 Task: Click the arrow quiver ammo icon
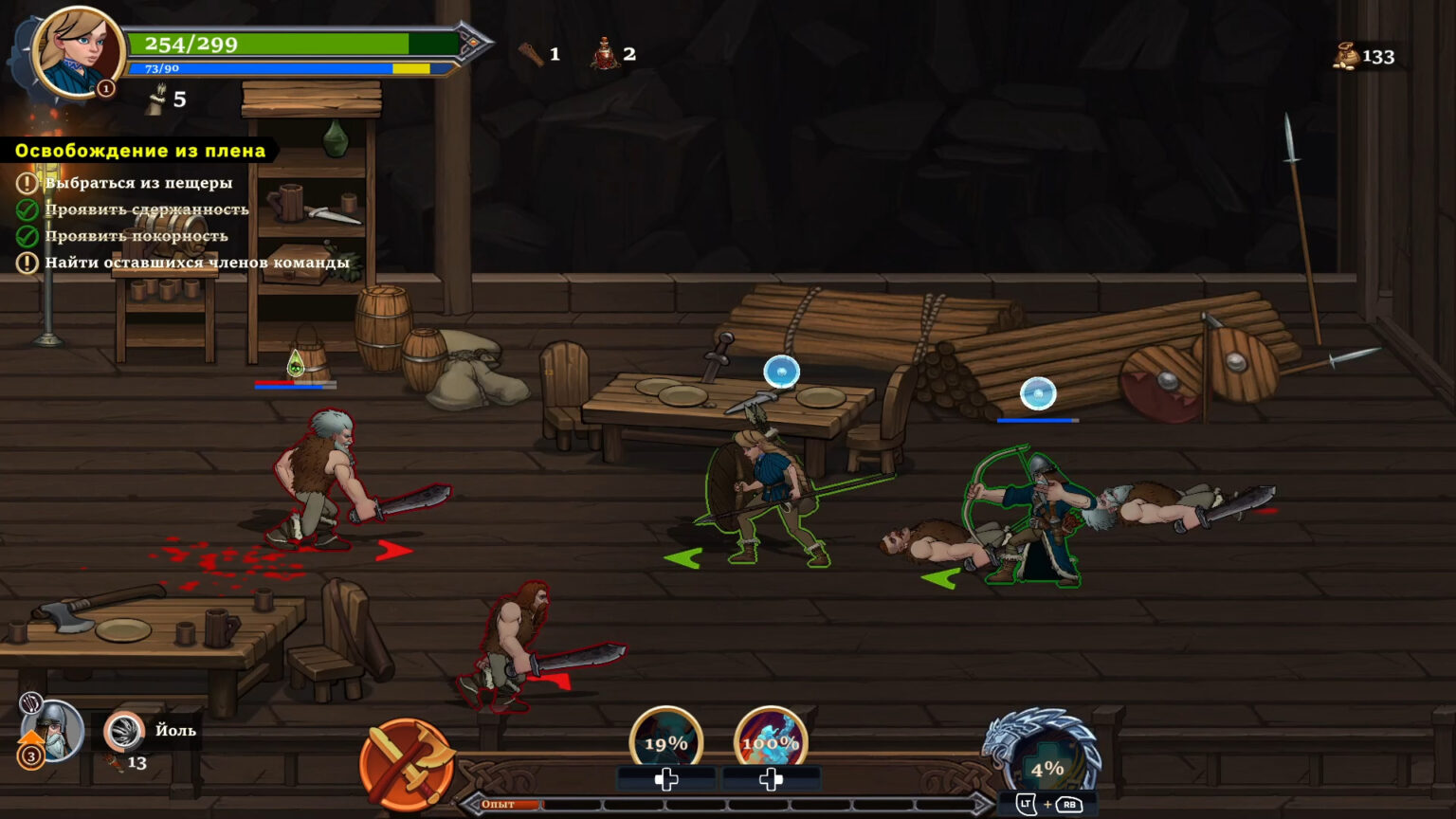(155, 100)
